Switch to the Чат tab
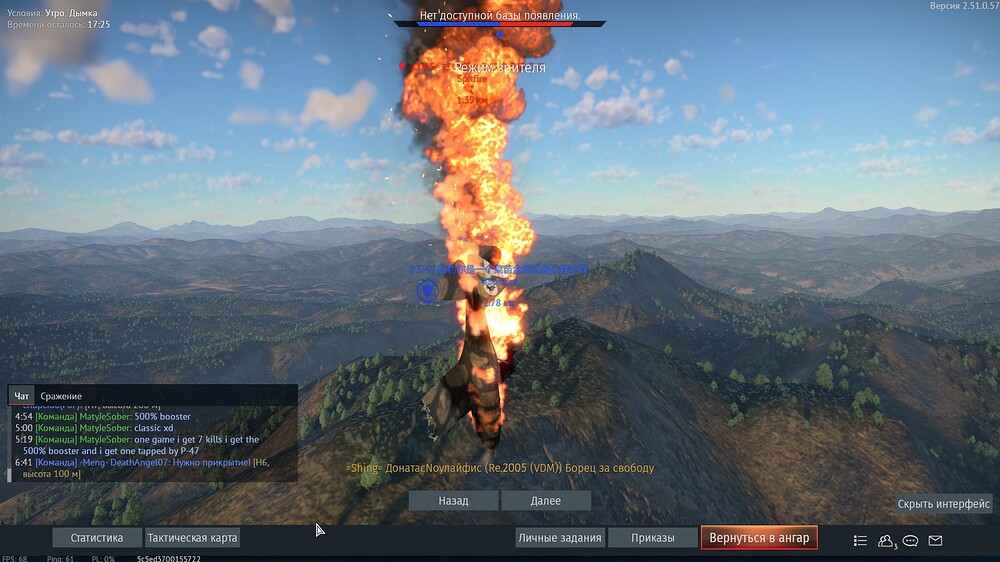This screenshot has width=1000, height=562. [22, 396]
